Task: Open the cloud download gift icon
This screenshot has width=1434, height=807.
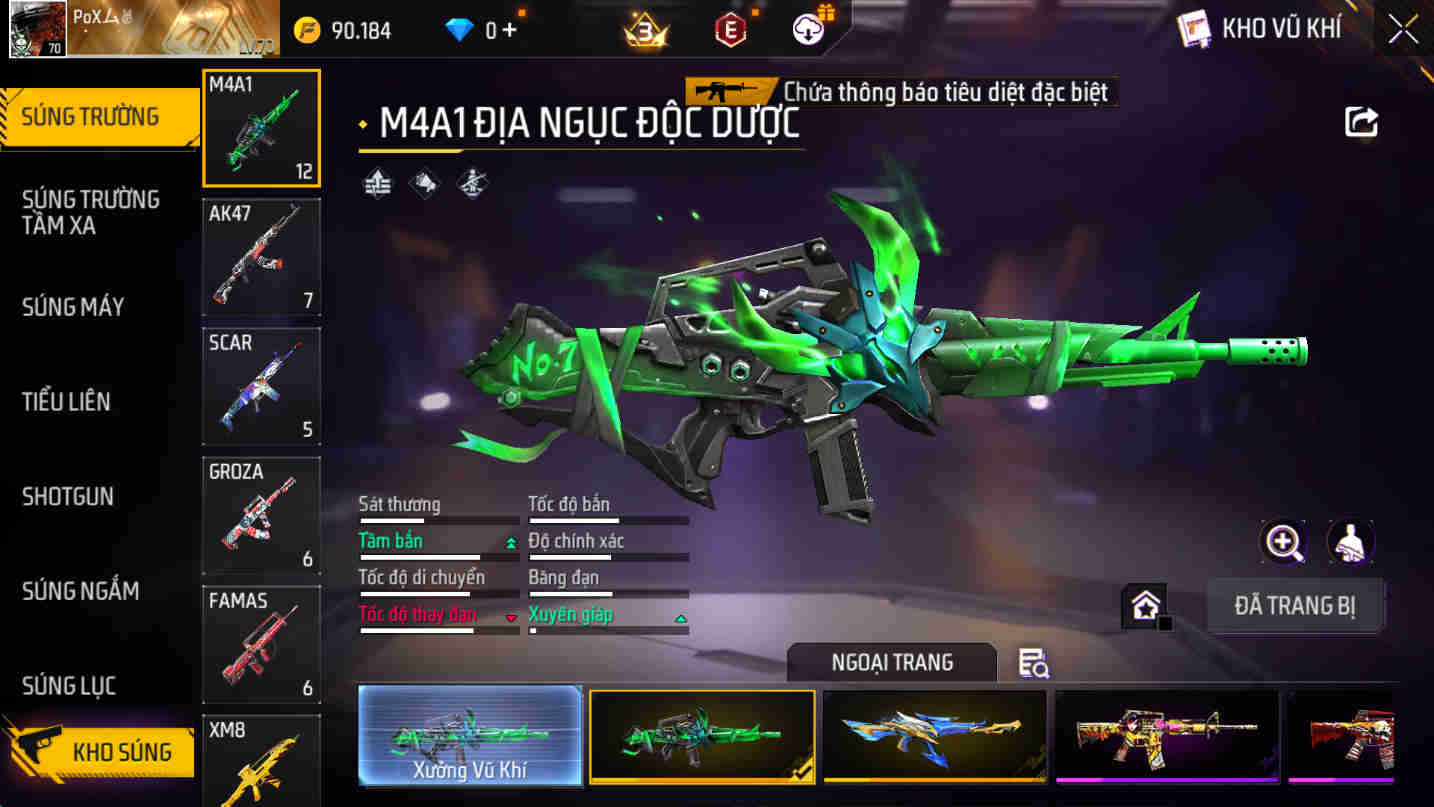Action: coord(810,28)
